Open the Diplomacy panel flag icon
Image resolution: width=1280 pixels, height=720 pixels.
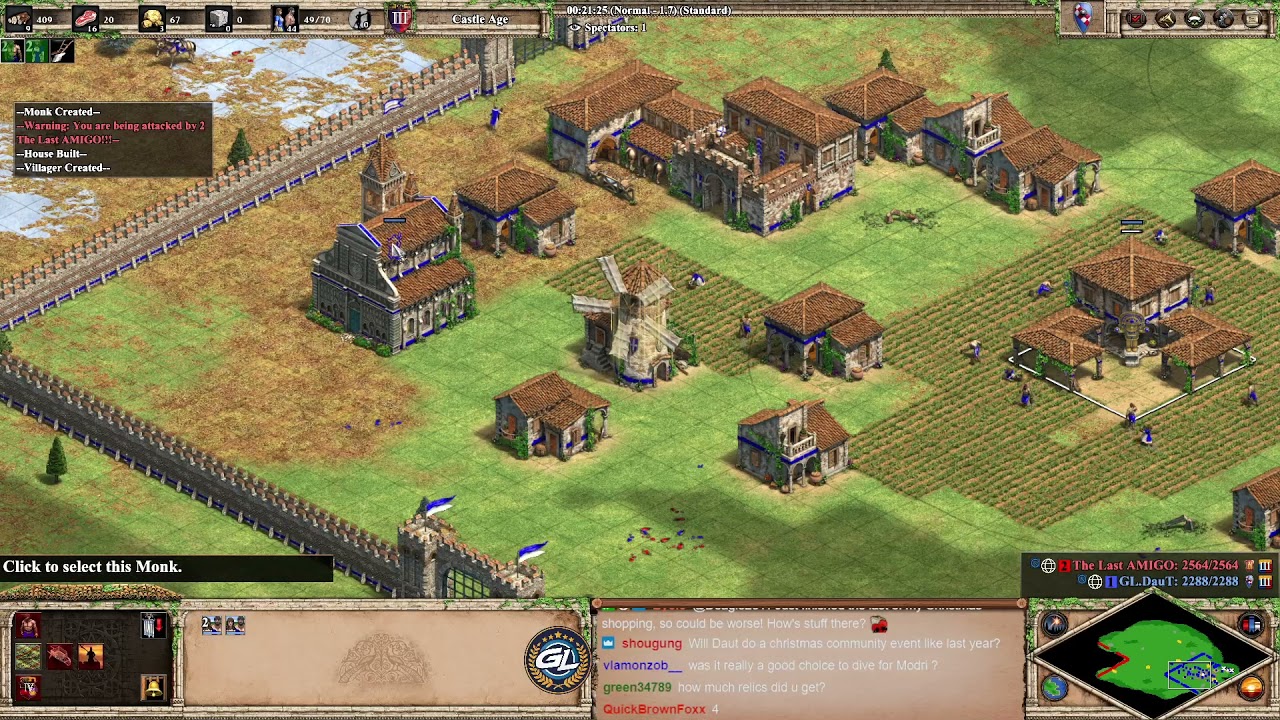1194,18
